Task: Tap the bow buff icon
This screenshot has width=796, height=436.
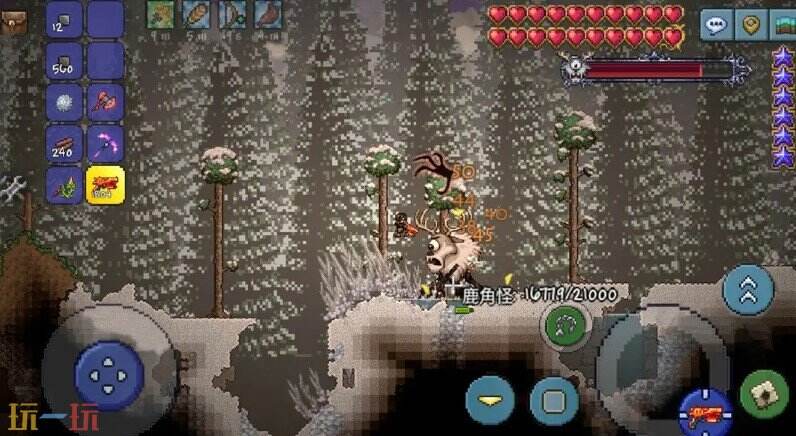Action: [231, 13]
